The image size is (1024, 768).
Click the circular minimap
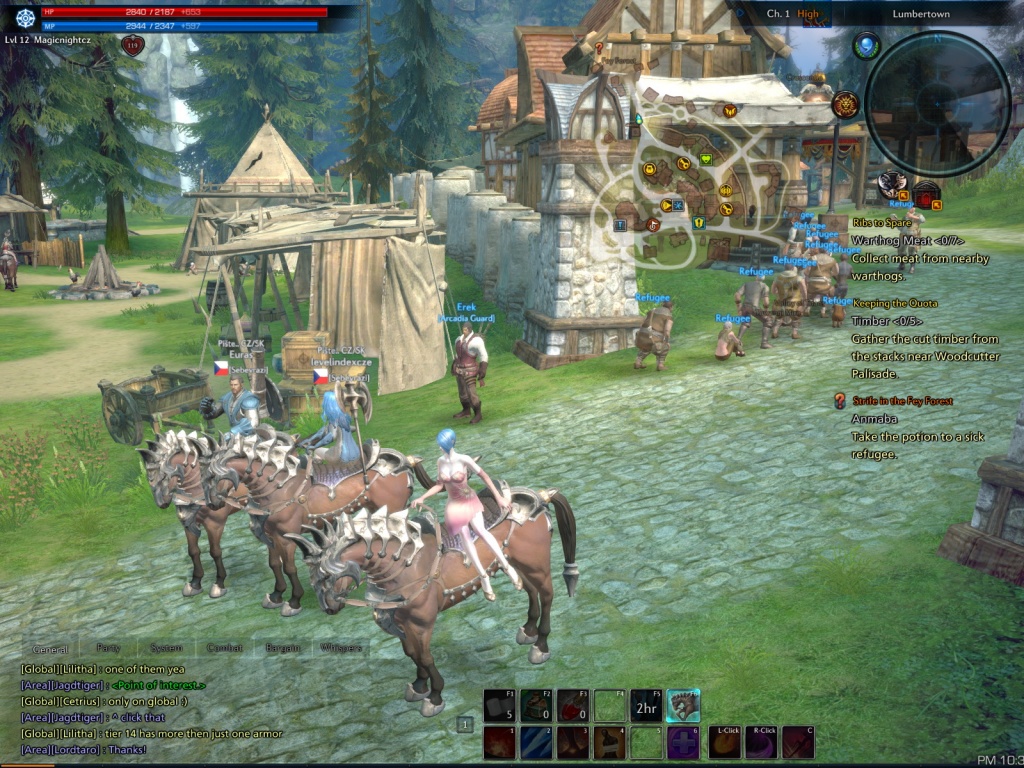click(x=937, y=104)
